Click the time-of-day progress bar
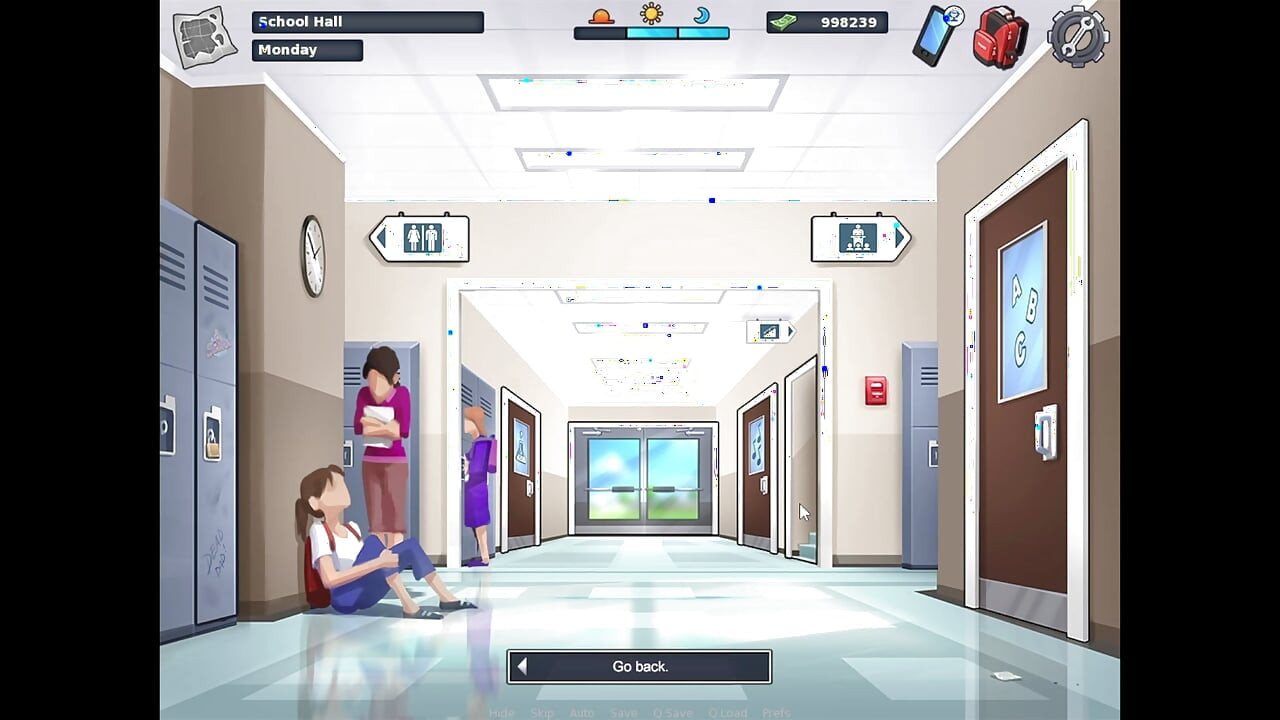Screen dimensions: 1280x720 (x=652, y=35)
